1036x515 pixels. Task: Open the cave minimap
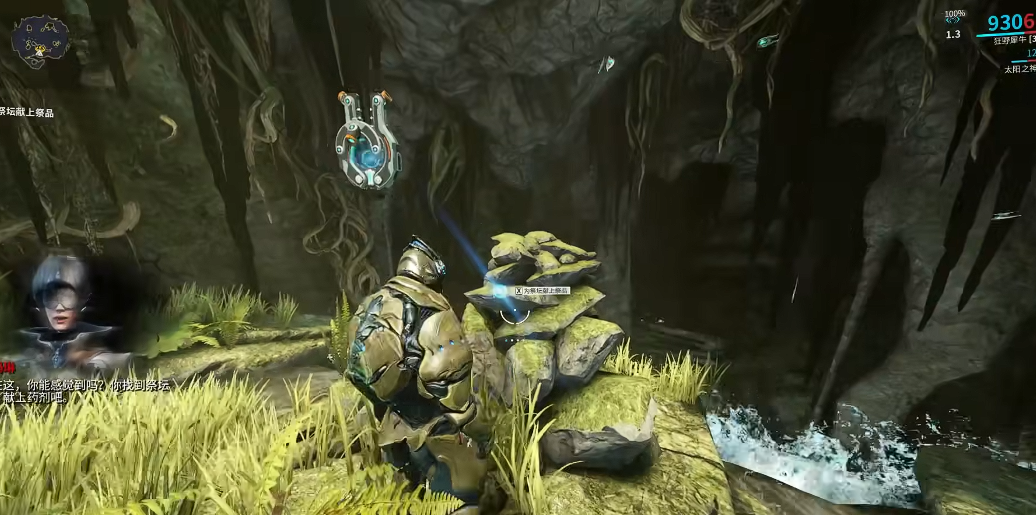tap(40, 40)
